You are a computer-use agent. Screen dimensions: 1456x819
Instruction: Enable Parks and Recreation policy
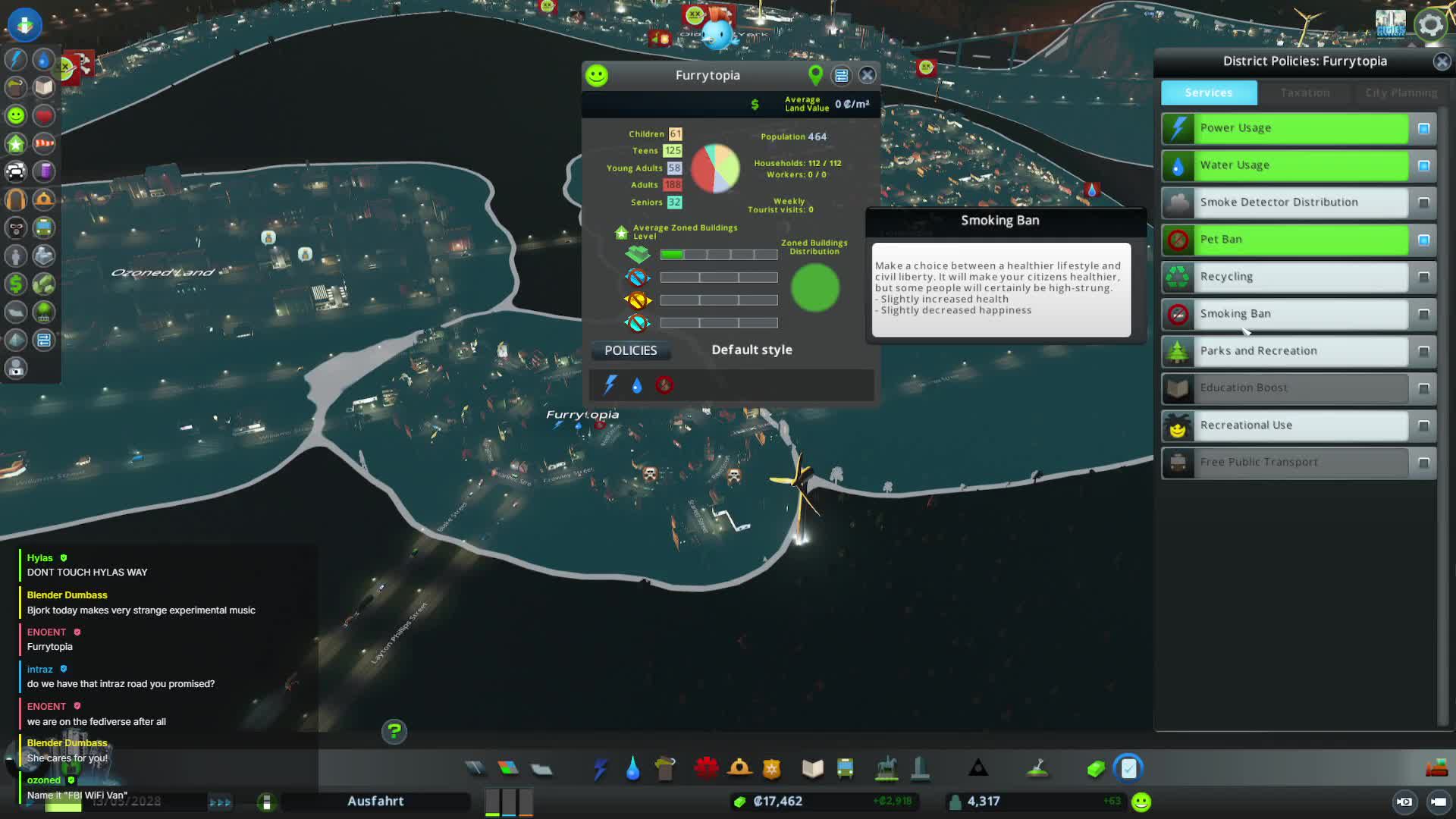(1423, 352)
